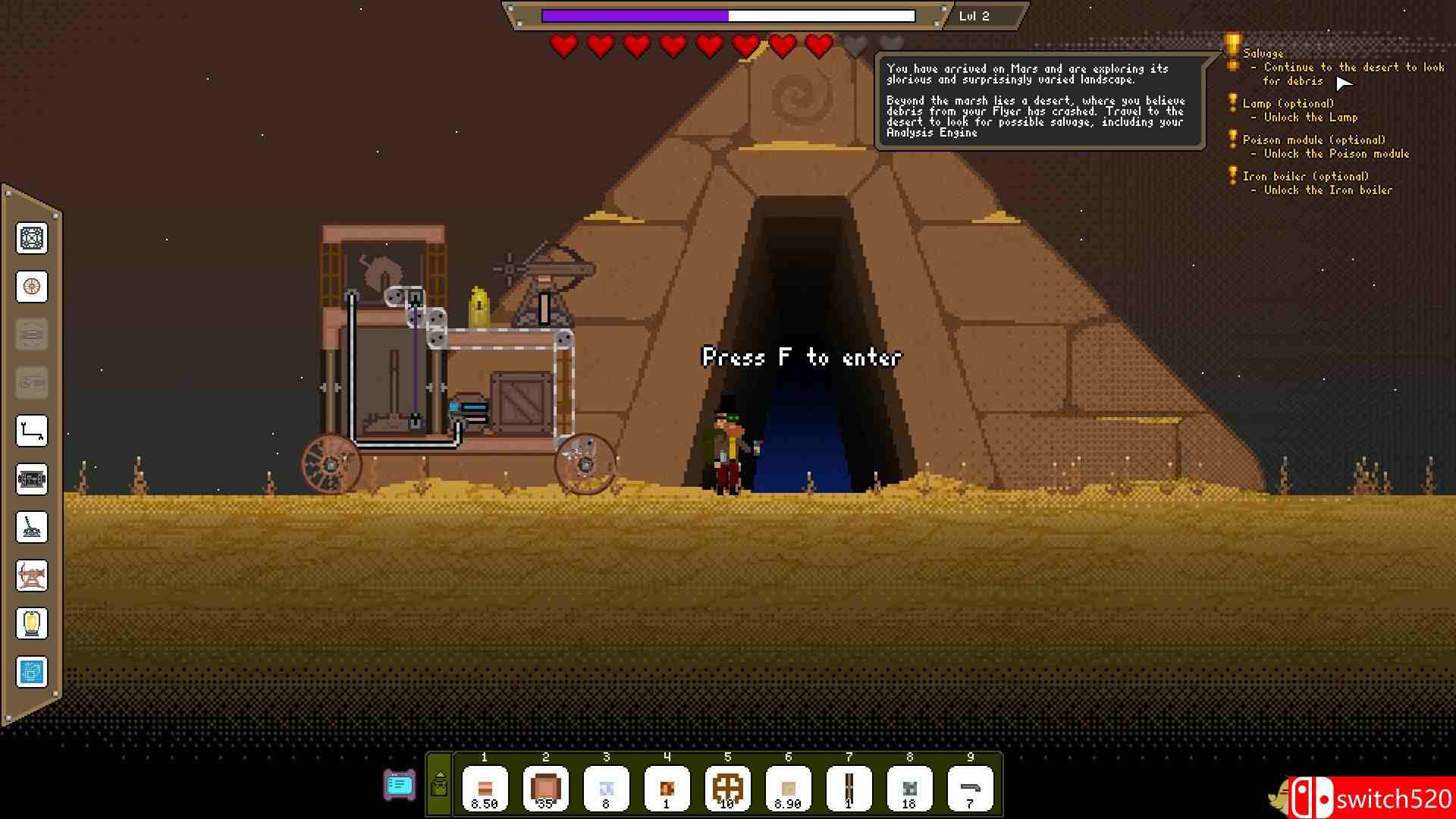
Task: Open the pipe build category
Action: [x=32, y=431]
